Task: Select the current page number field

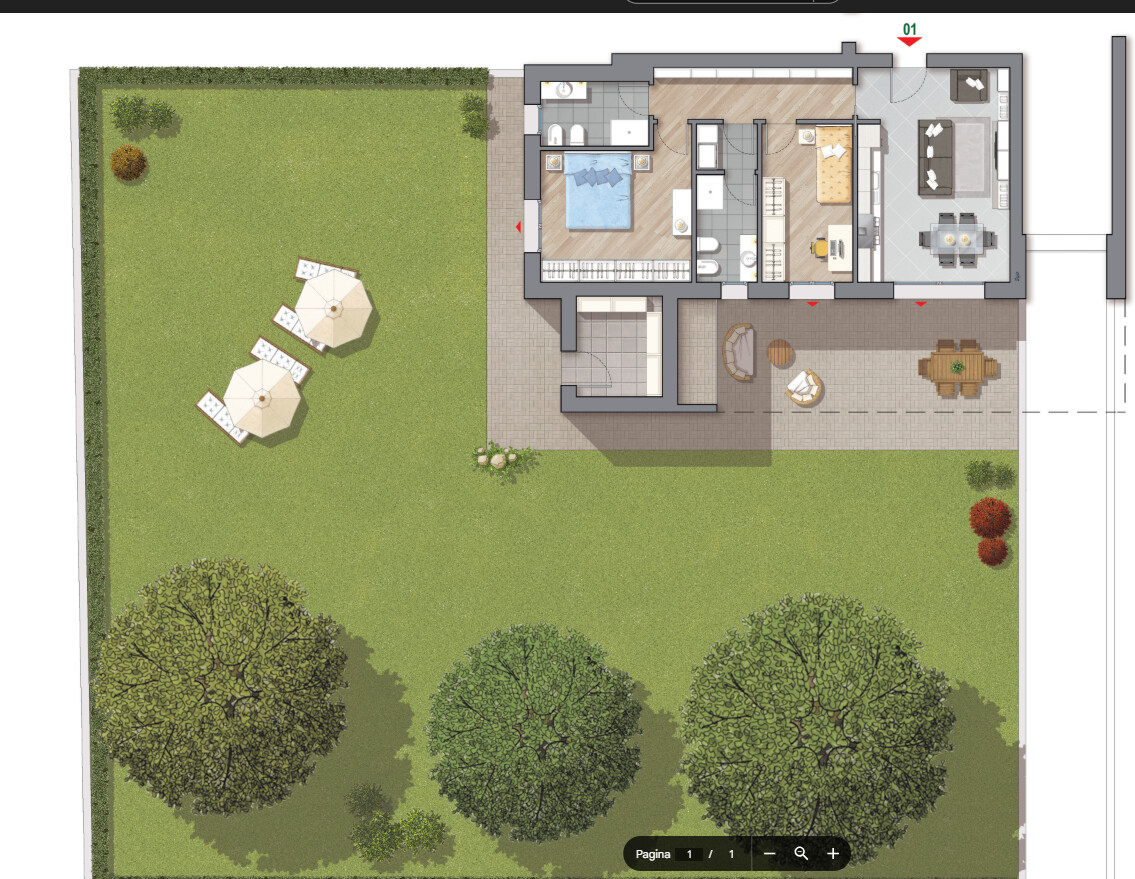Action: click(x=689, y=854)
